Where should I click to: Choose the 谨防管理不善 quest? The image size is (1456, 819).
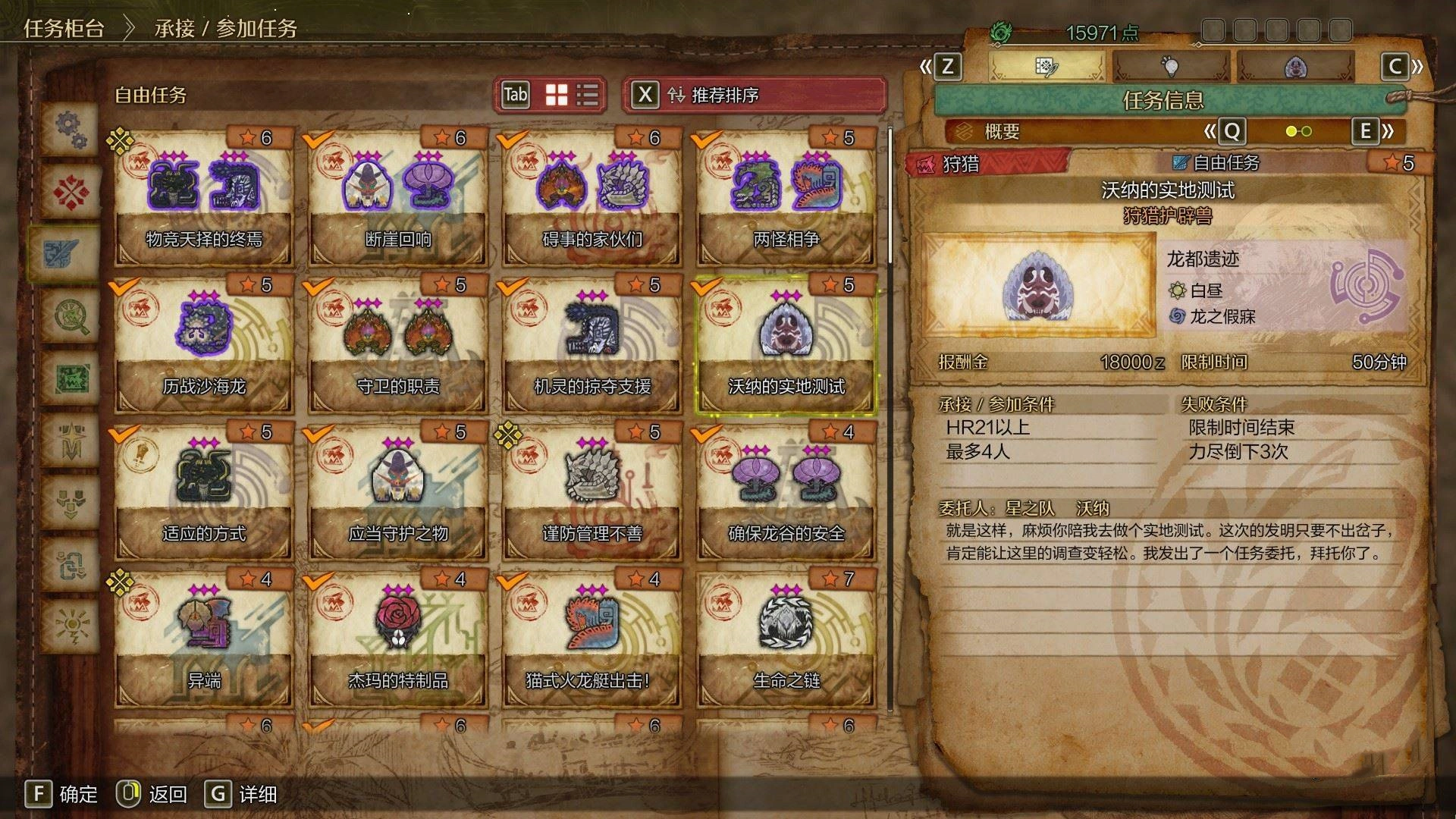[591, 493]
